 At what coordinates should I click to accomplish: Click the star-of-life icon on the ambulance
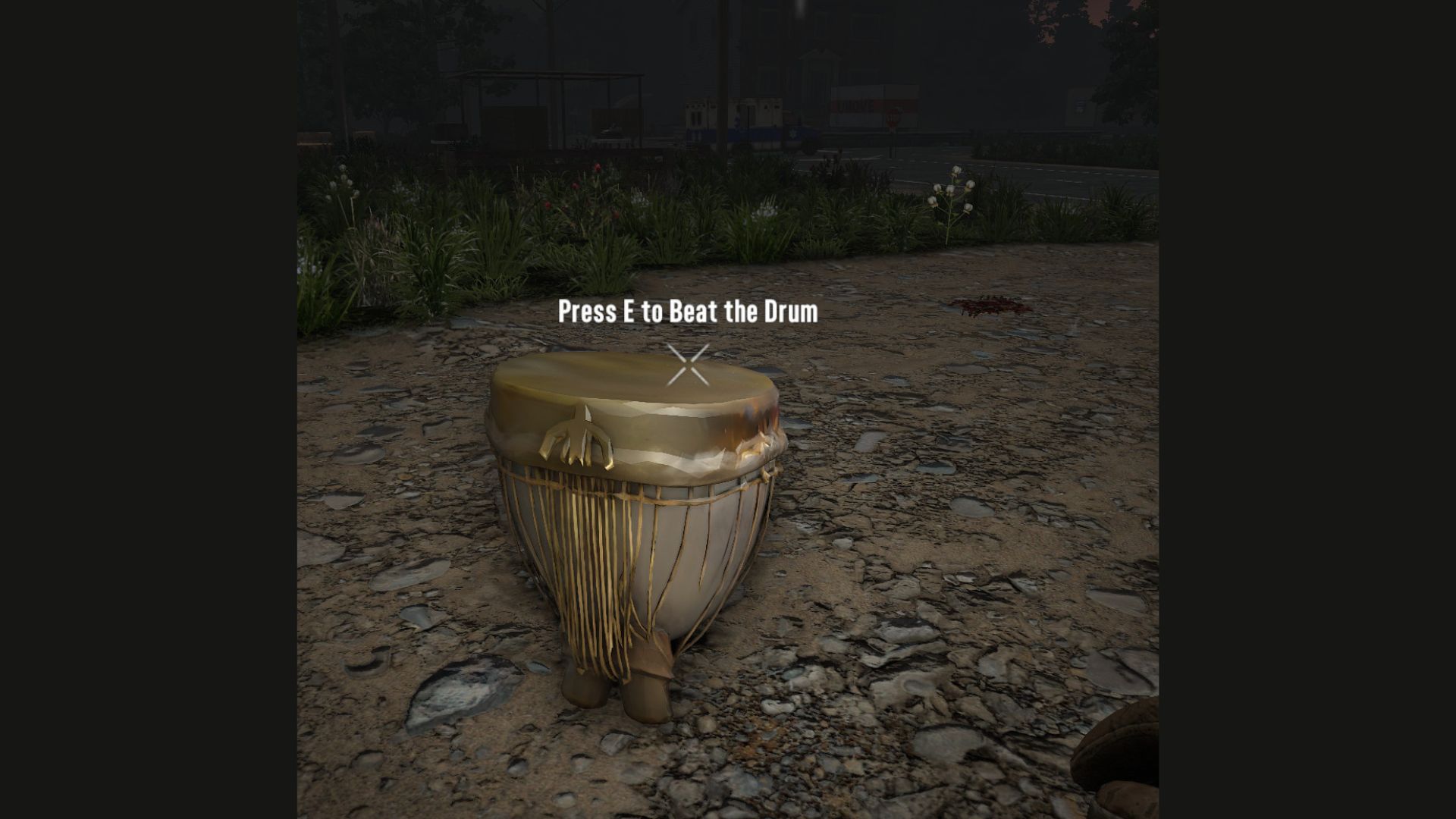pos(793,133)
